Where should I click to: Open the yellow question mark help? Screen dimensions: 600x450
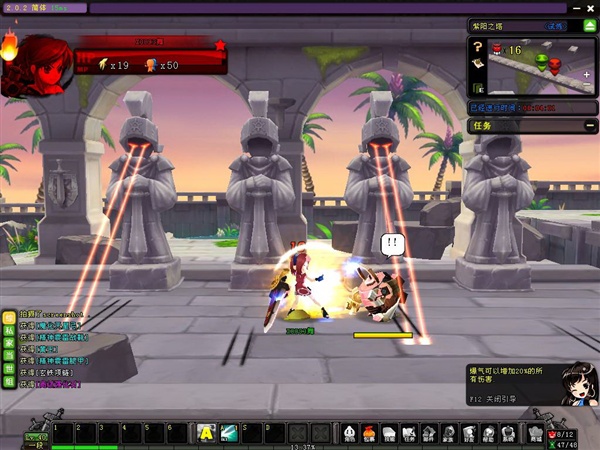(x=478, y=46)
